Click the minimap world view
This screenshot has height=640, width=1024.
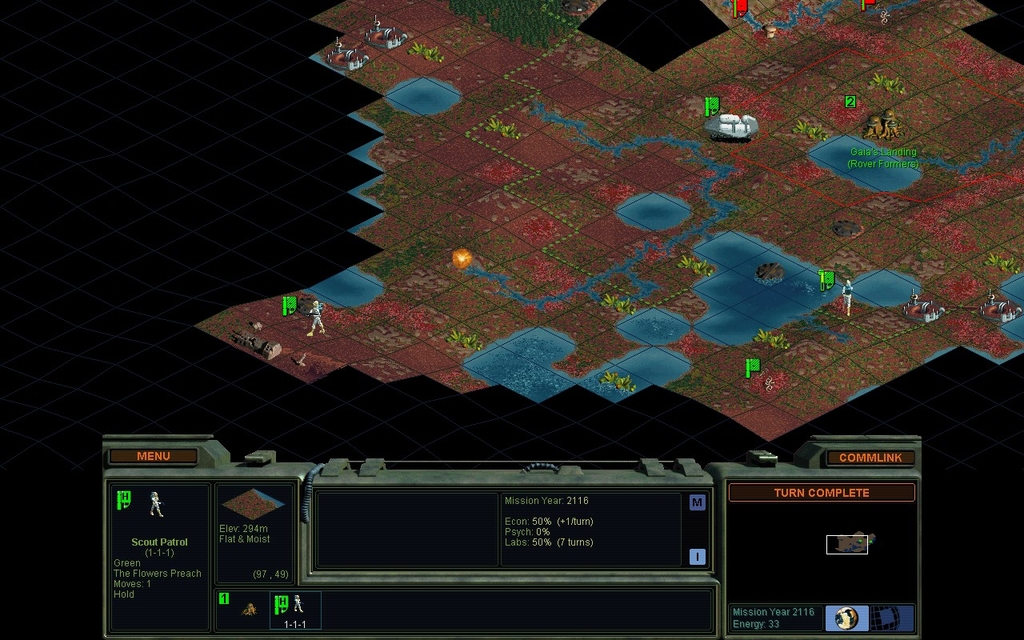pos(847,544)
